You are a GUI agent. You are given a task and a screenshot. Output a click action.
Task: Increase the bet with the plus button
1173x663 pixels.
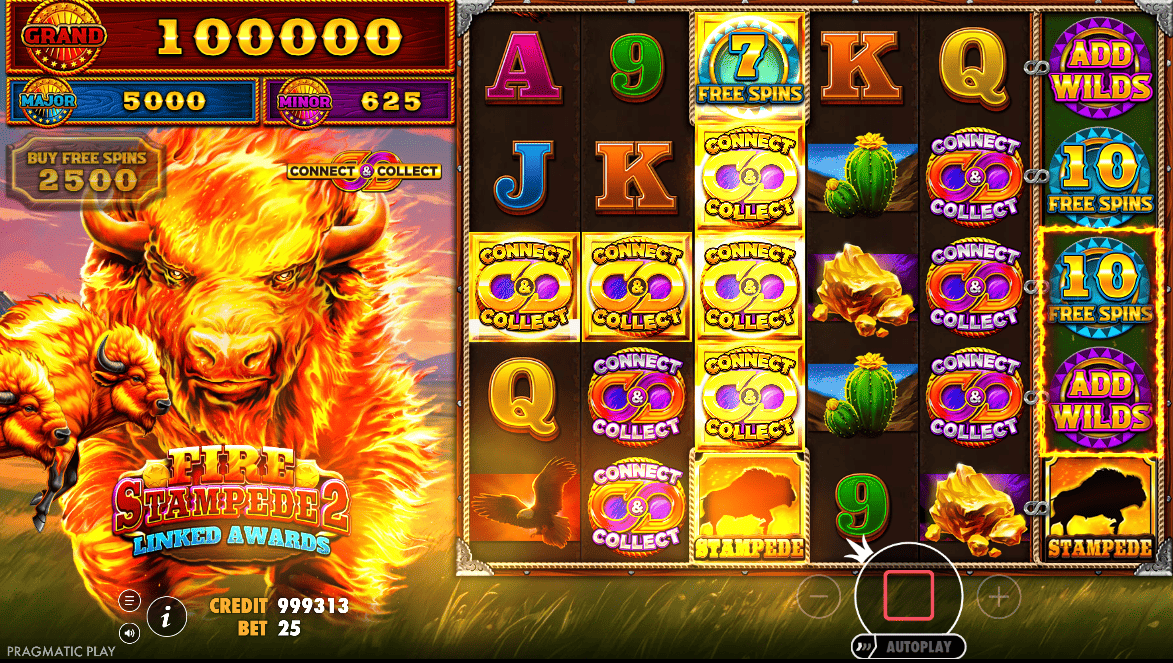(x=998, y=597)
